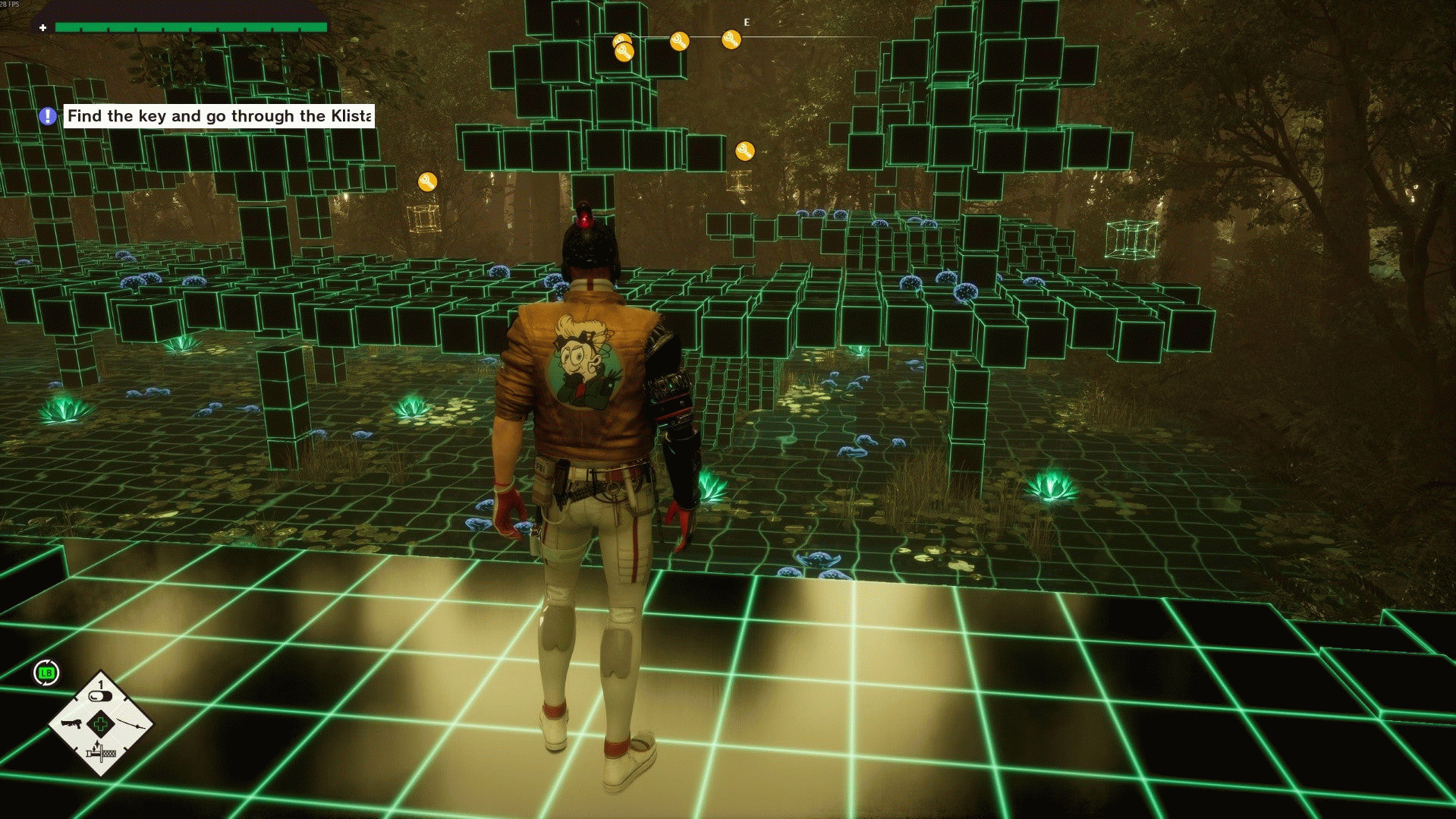Select the dagger slot in the item wheel
1456x819 pixels.
tap(100, 753)
